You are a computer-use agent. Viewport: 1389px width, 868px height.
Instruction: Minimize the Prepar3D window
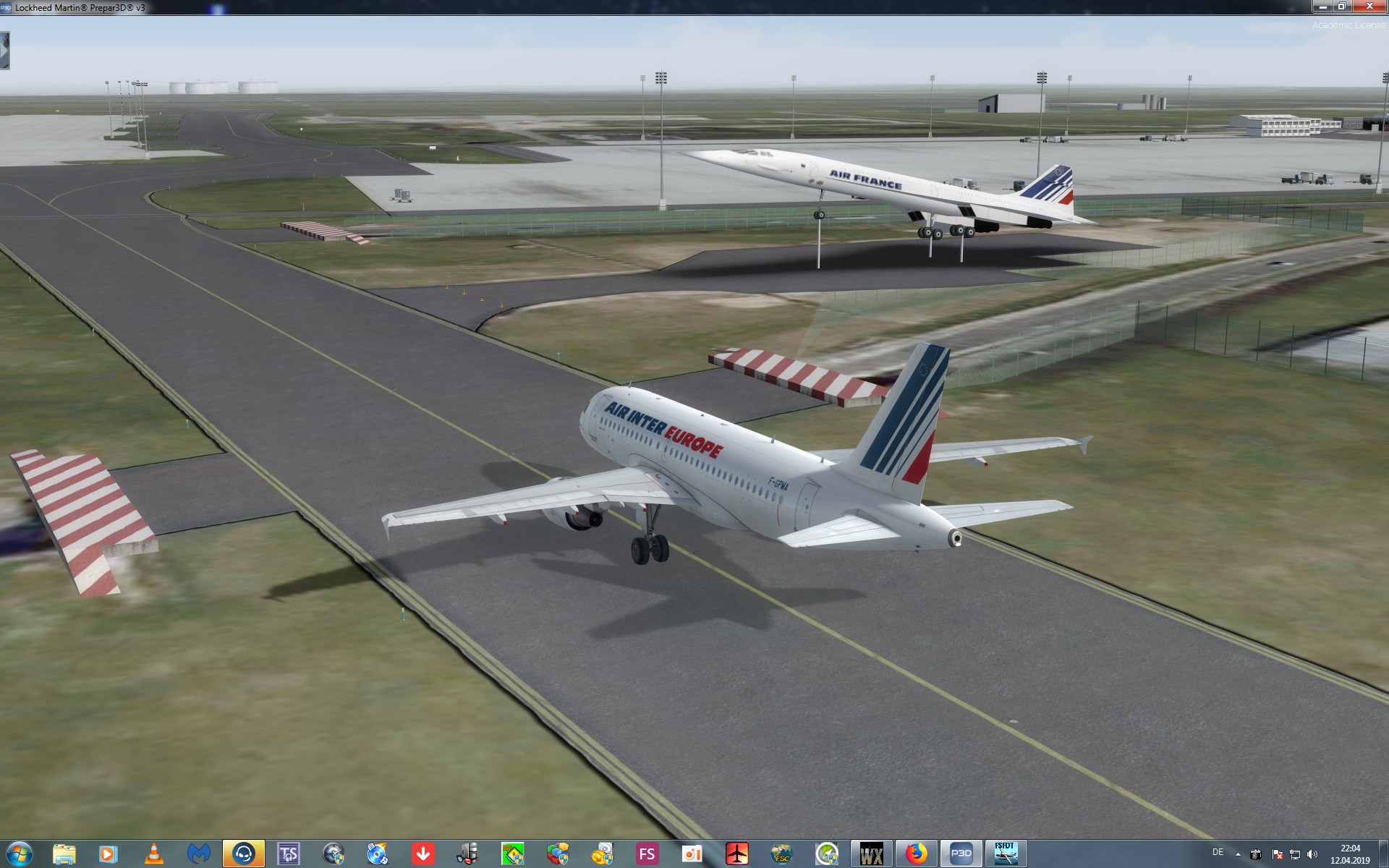1322,7
